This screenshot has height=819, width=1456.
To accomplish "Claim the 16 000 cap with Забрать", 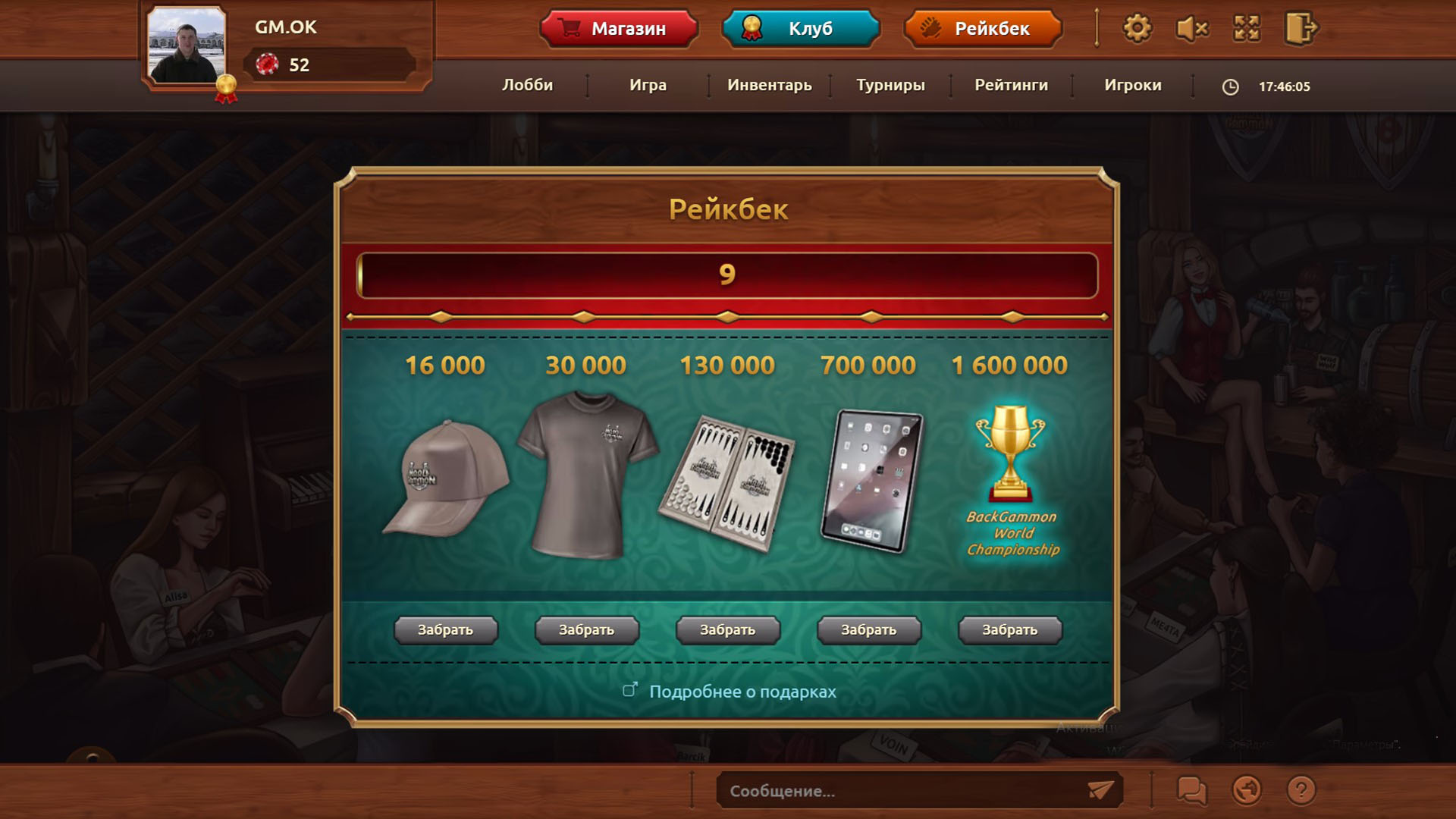I will 444,629.
